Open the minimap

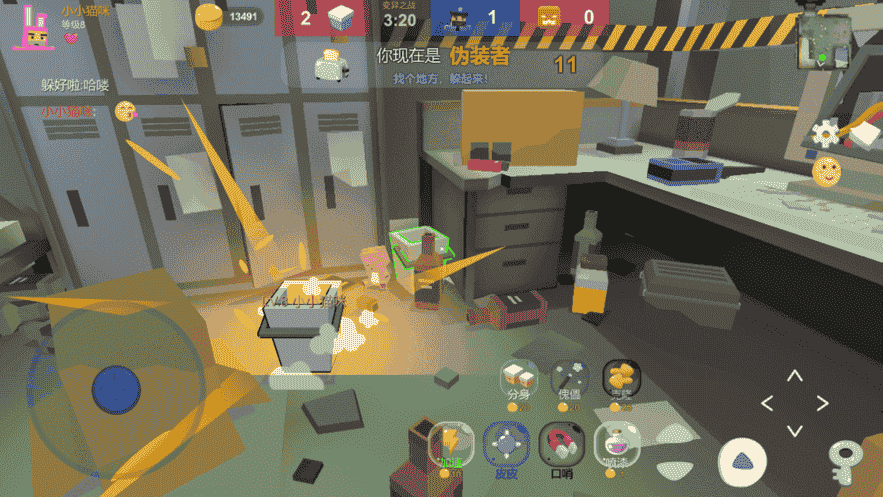pyautogui.click(x=826, y=42)
